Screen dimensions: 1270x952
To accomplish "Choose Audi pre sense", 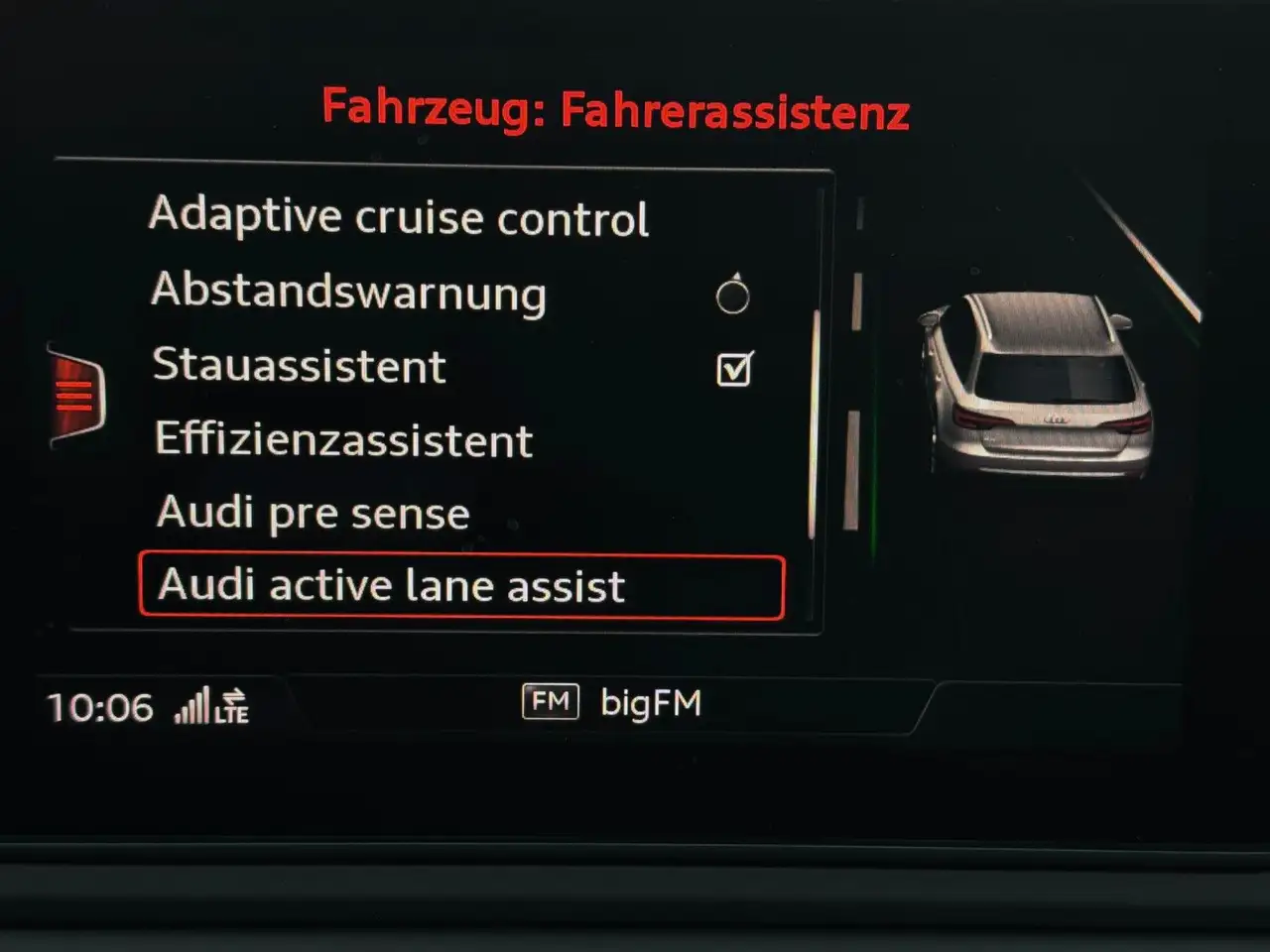I will (314, 513).
